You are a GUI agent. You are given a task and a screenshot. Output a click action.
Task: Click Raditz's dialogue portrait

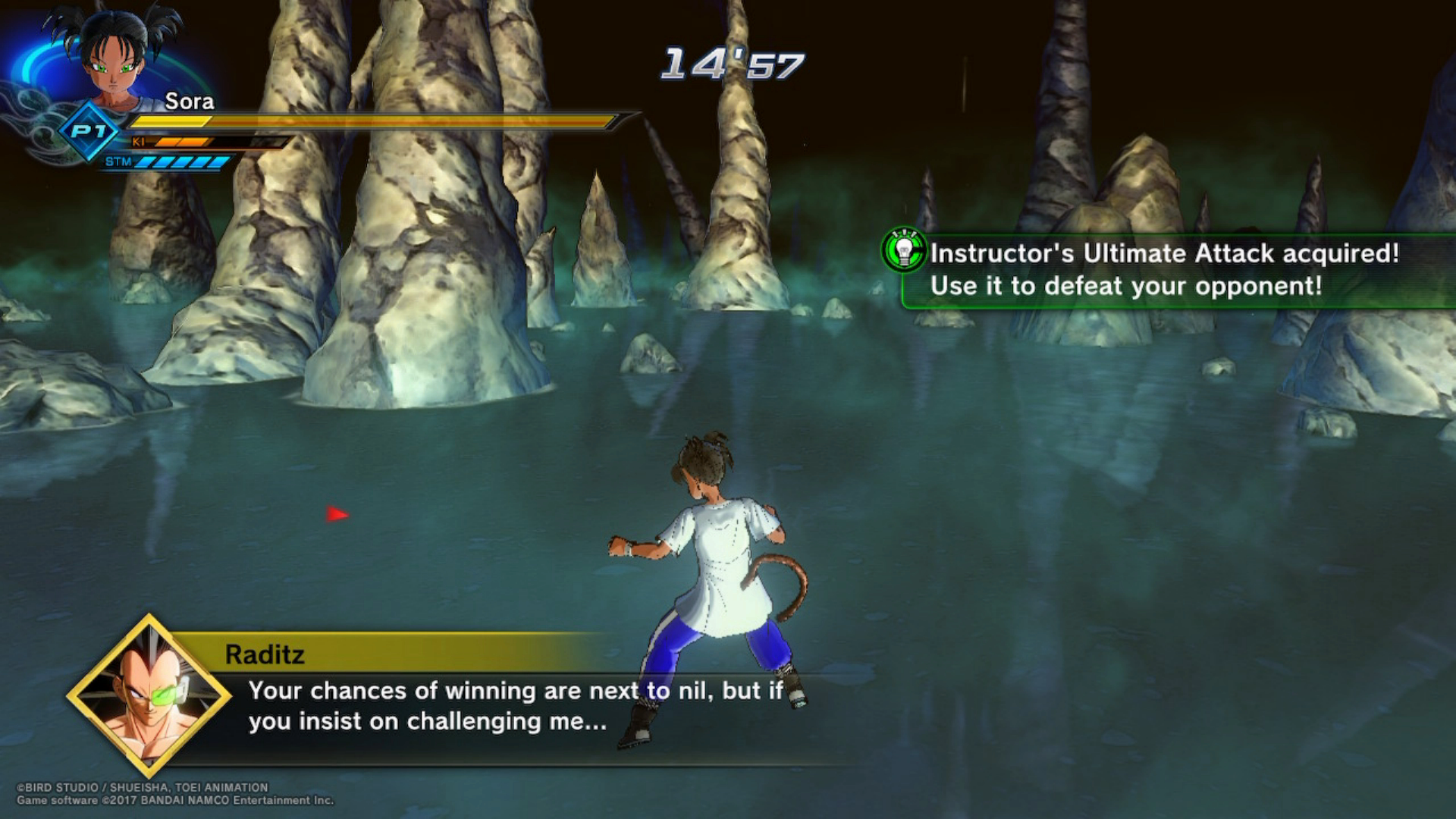tap(149, 695)
